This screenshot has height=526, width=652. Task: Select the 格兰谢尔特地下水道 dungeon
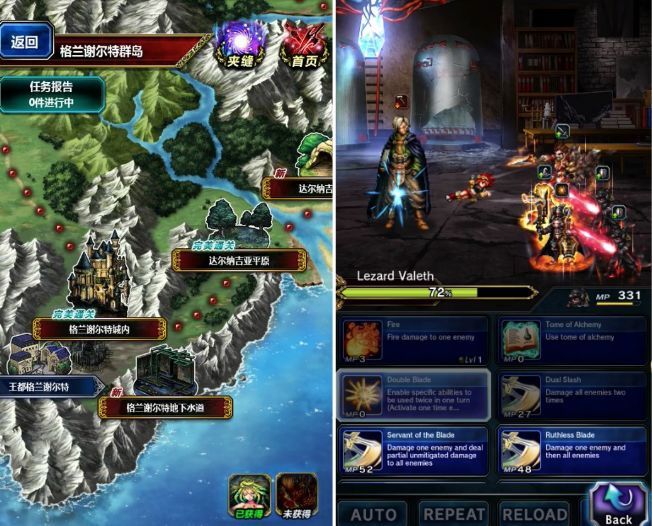(x=165, y=406)
